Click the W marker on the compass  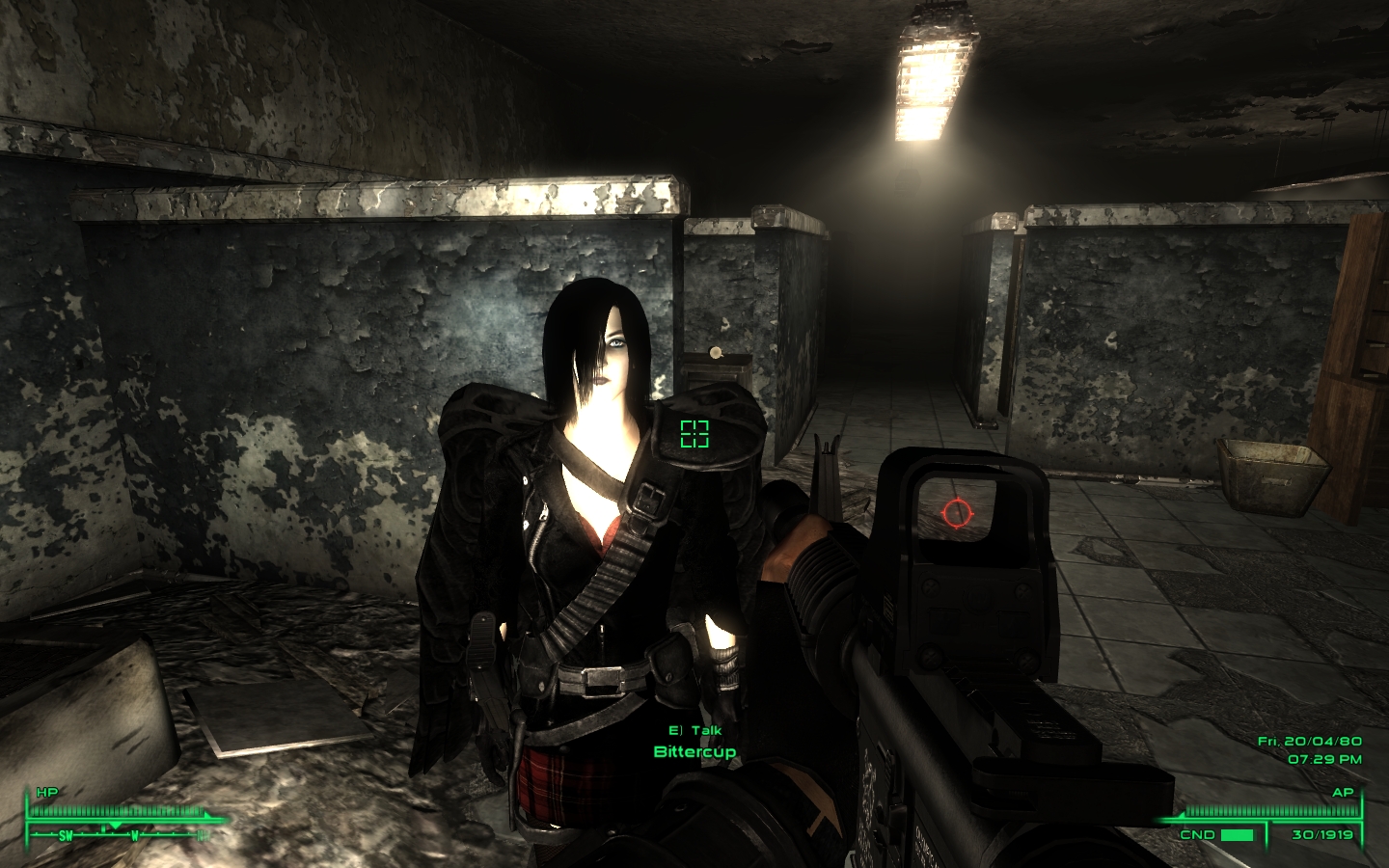(135, 835)
